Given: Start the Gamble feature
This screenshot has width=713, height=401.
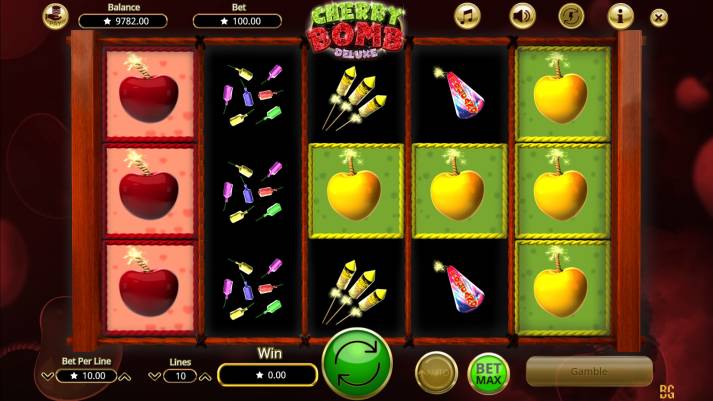Looking at the screenshot, I should tap(589, 371).
